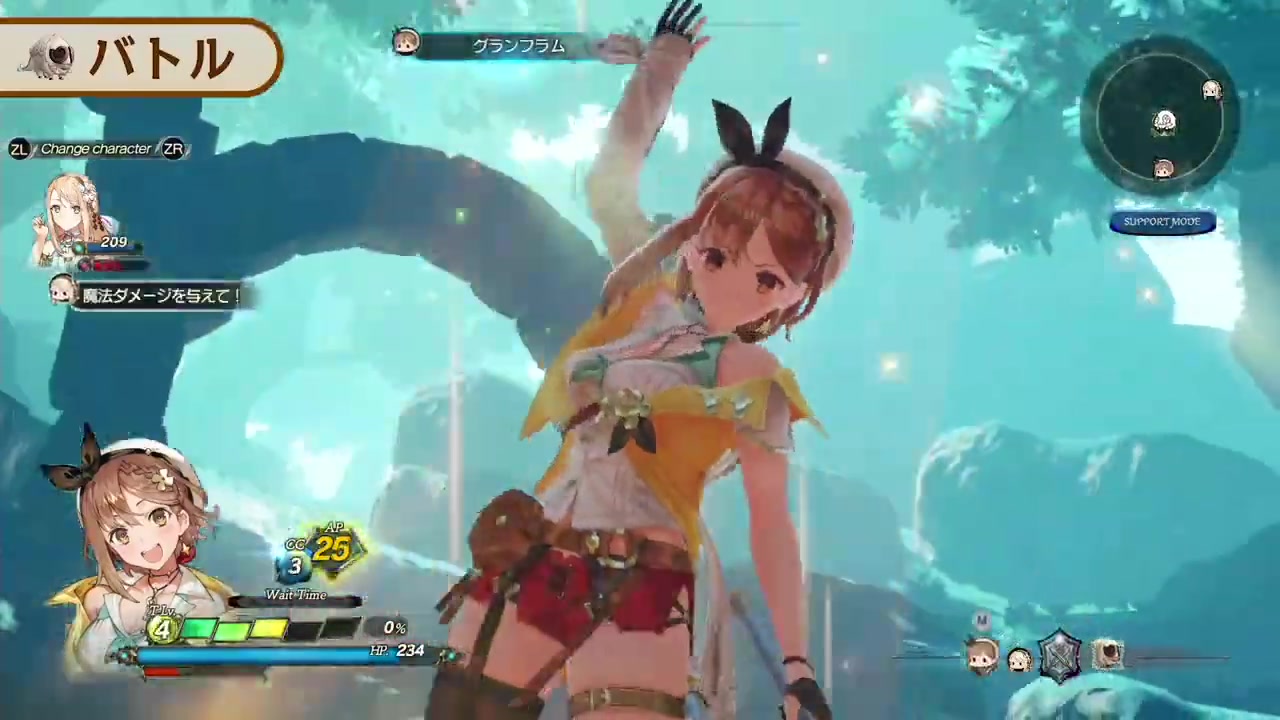Select the magic damage action request
Image resolution: width=1280 pixels, height=720 pixels.
coord(160,295)
